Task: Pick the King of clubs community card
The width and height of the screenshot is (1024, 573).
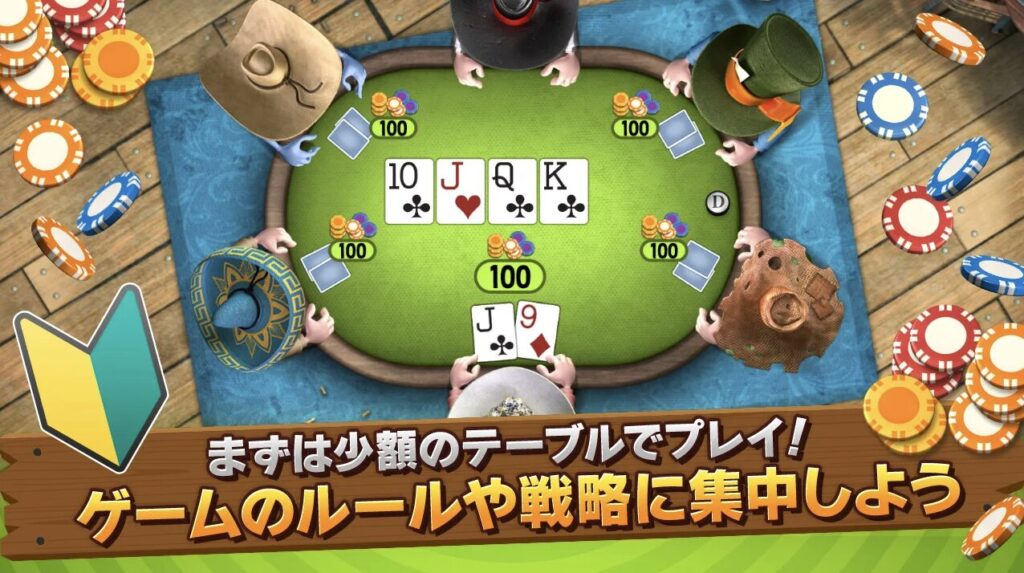Action: [x=563, y=190]
